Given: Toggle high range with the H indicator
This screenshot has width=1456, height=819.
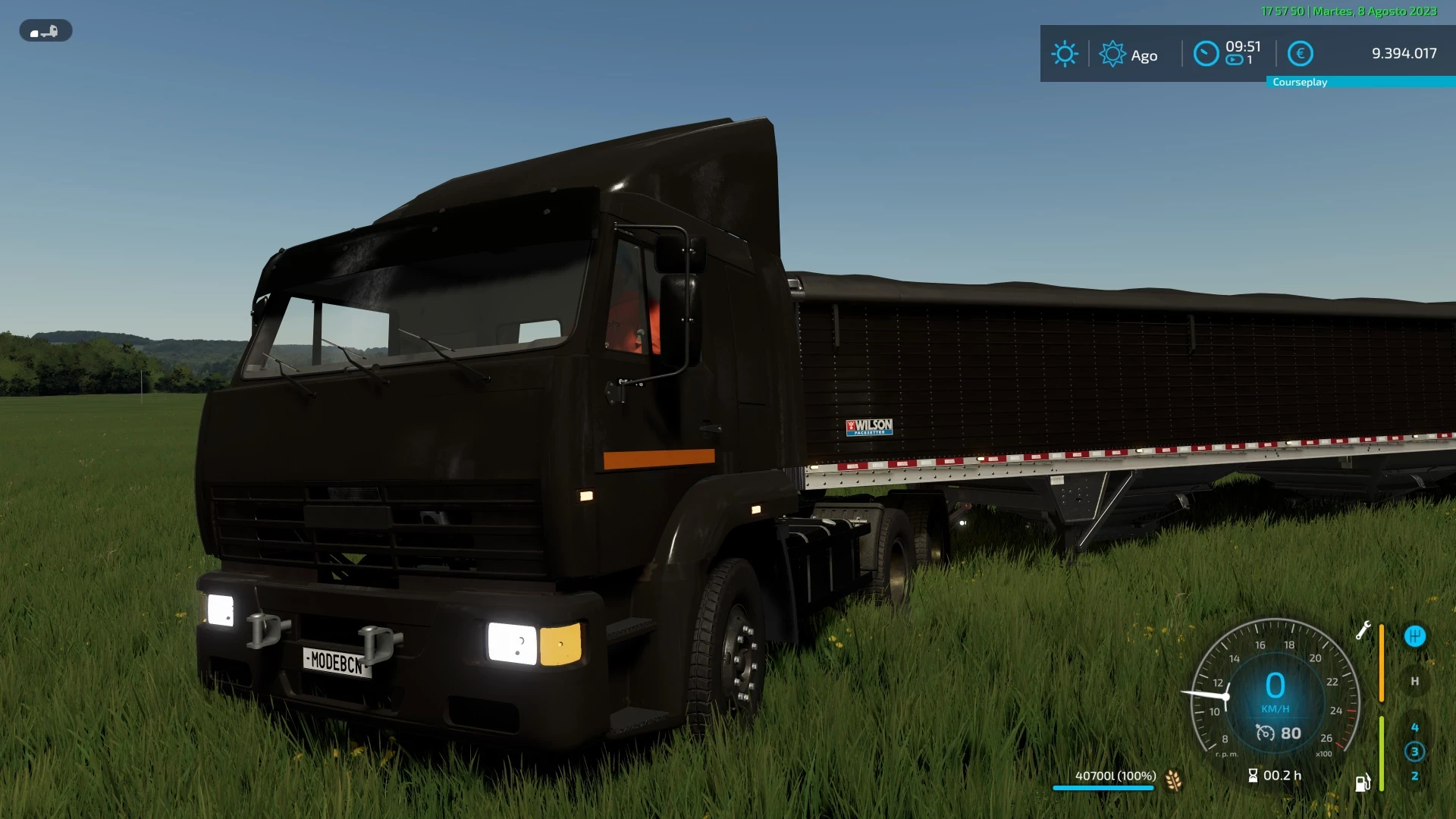Looking at the screenshot, I should [x=1415, y=681].
